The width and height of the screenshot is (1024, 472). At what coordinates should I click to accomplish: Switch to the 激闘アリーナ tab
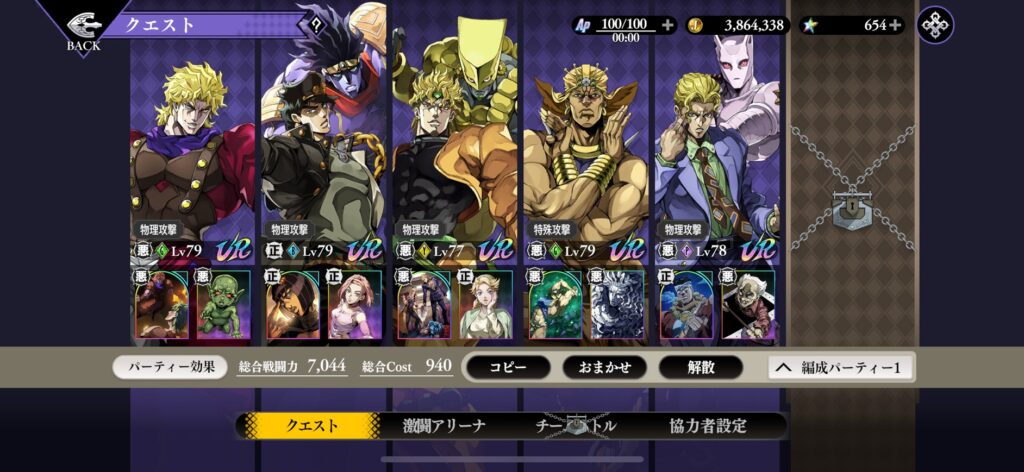(443, 425)
